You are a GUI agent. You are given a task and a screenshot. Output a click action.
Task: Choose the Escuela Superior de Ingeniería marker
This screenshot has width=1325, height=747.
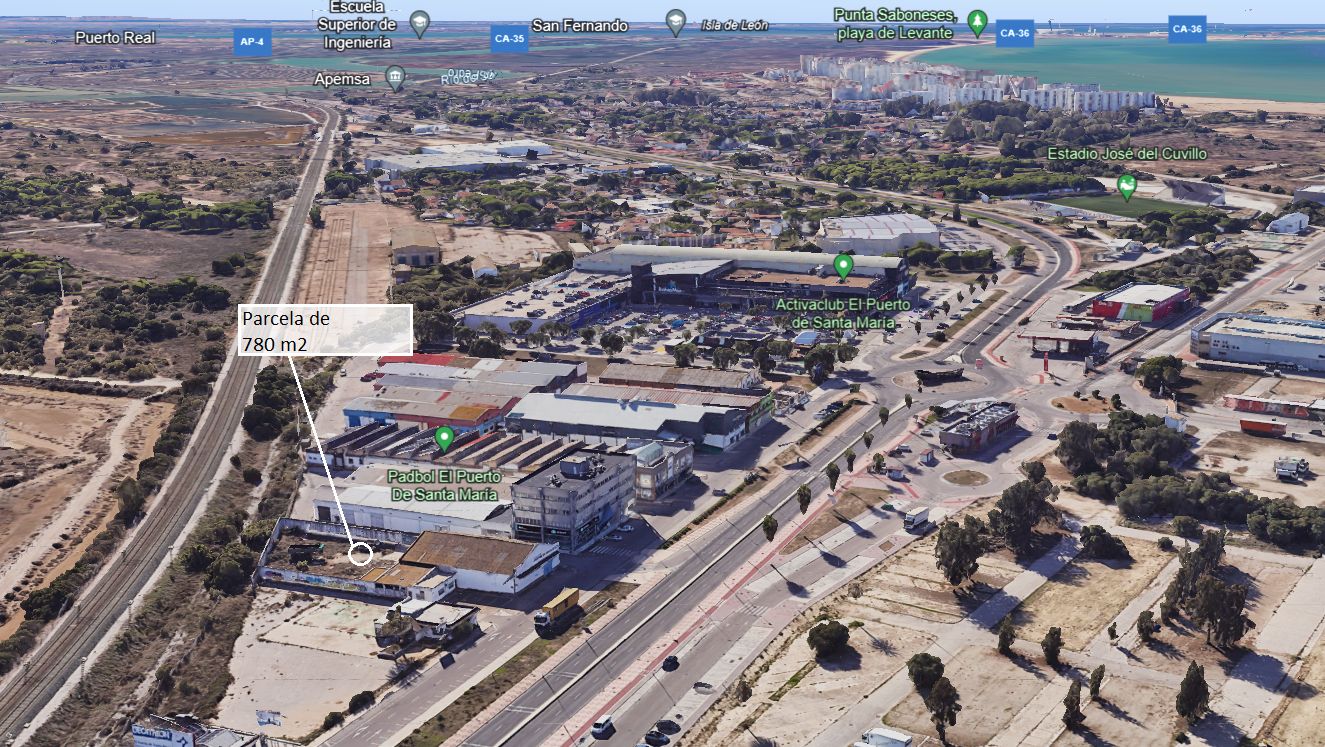click(420, 22)
